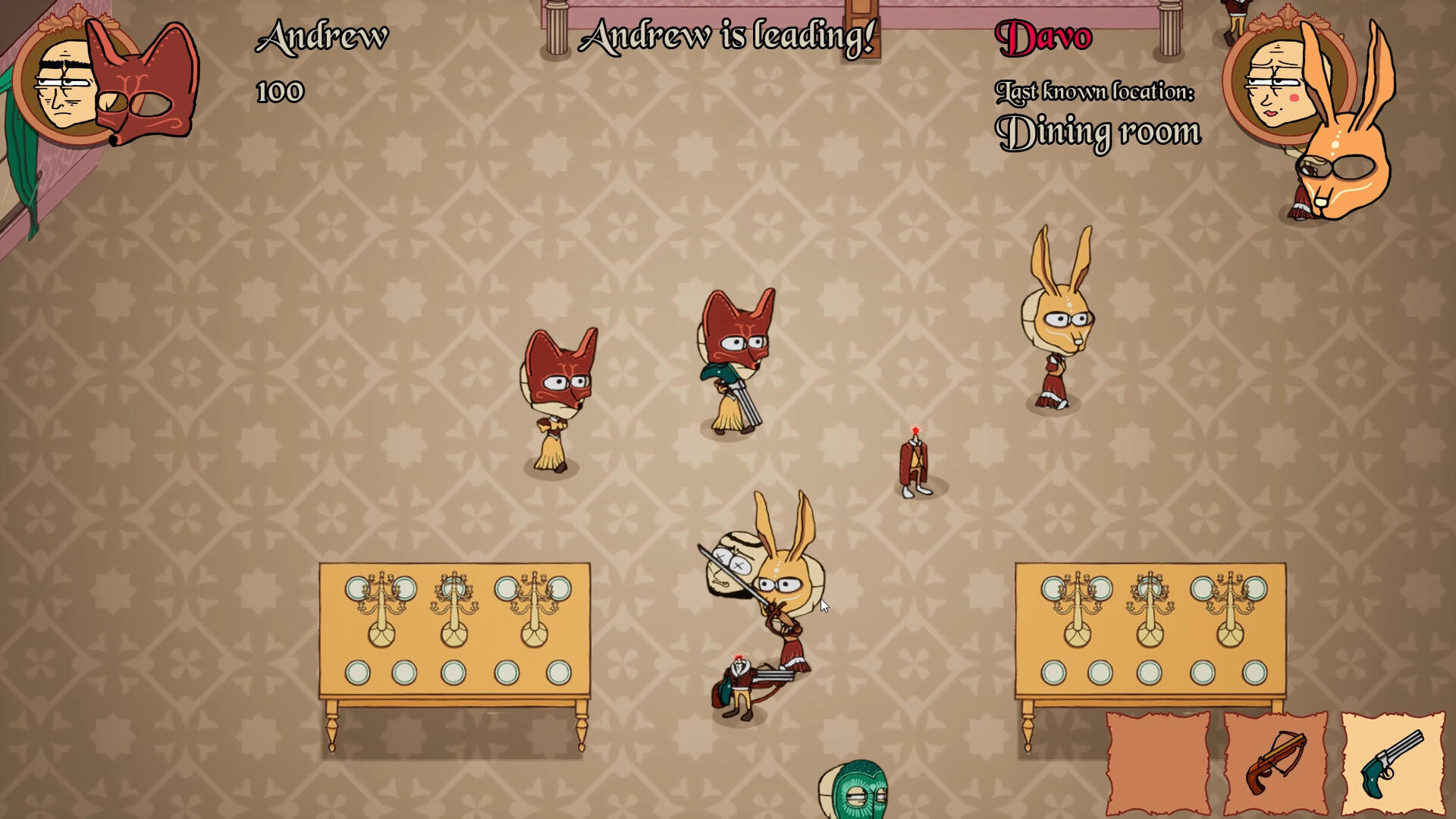Screen dimensions: 1456x819
Task: Click Davo's framed face portrait
Action: (x=1278, y=83)
